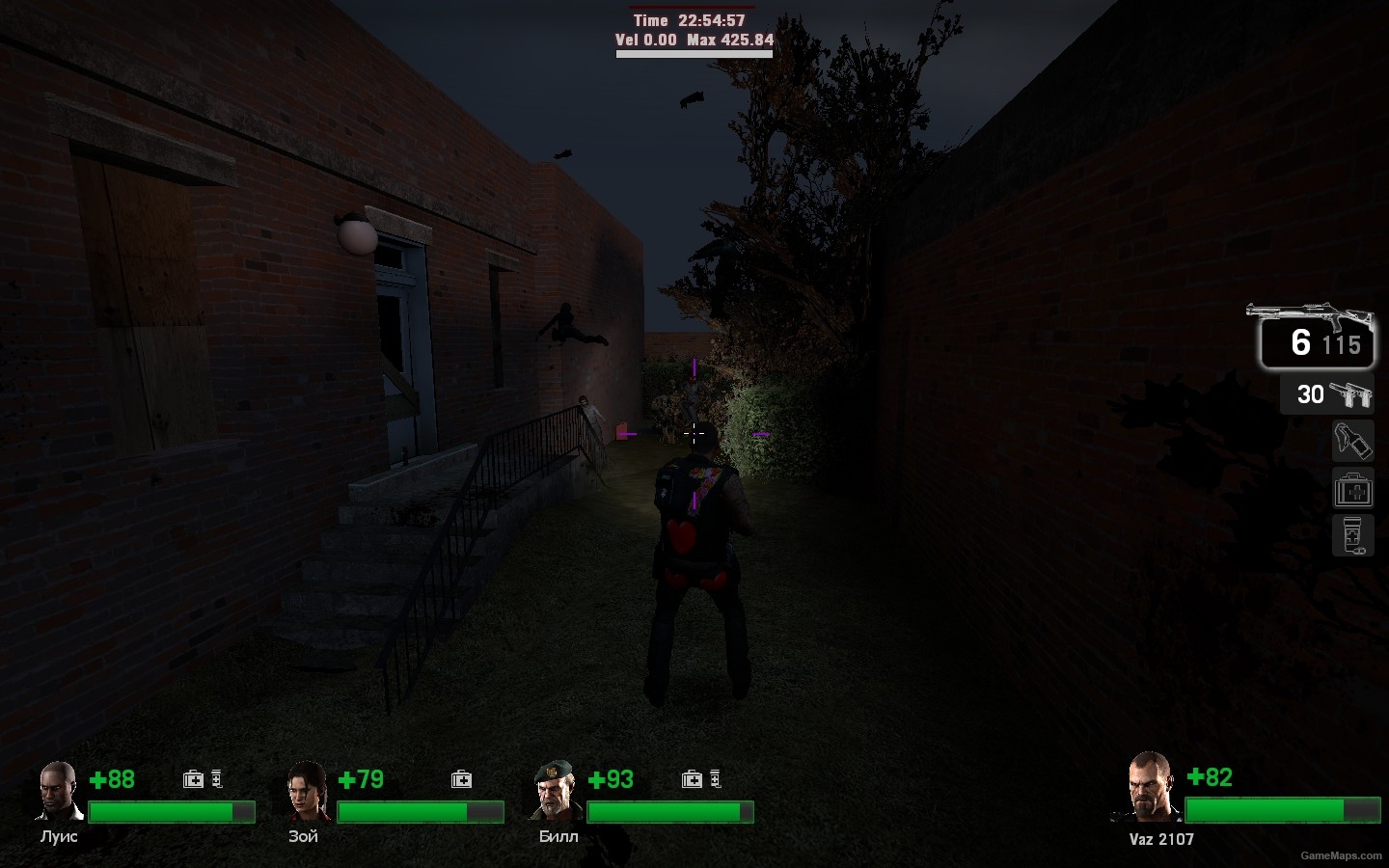Click the medkit icon beside Зой
This screenshot has height=868, width=1389.
click(x=460, y=777)
